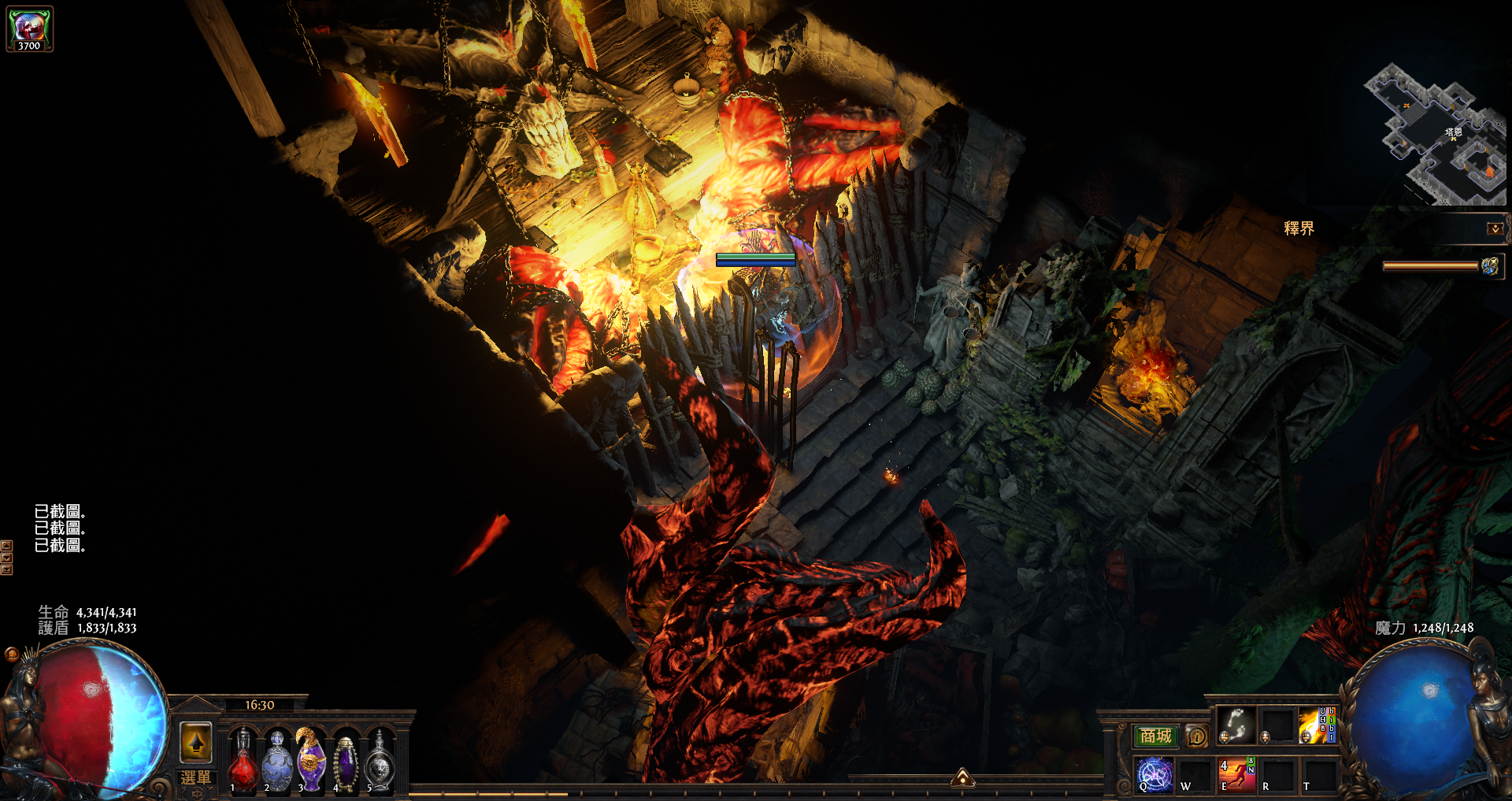Use the blue silver flask in slot 2
The image size is (1512, 801).
point(277,762)
